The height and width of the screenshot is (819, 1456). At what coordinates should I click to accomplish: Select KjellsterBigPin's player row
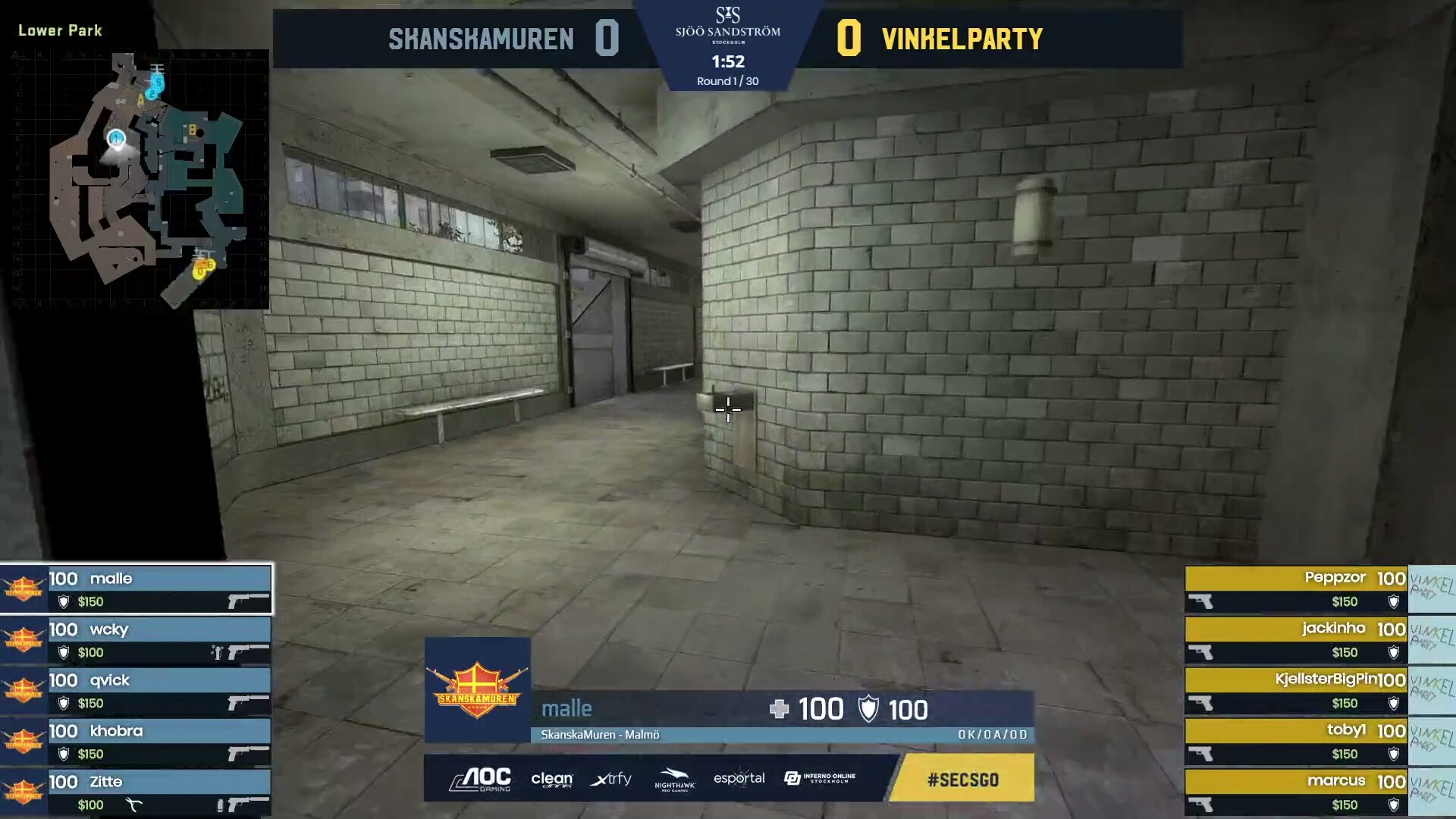1297,691
